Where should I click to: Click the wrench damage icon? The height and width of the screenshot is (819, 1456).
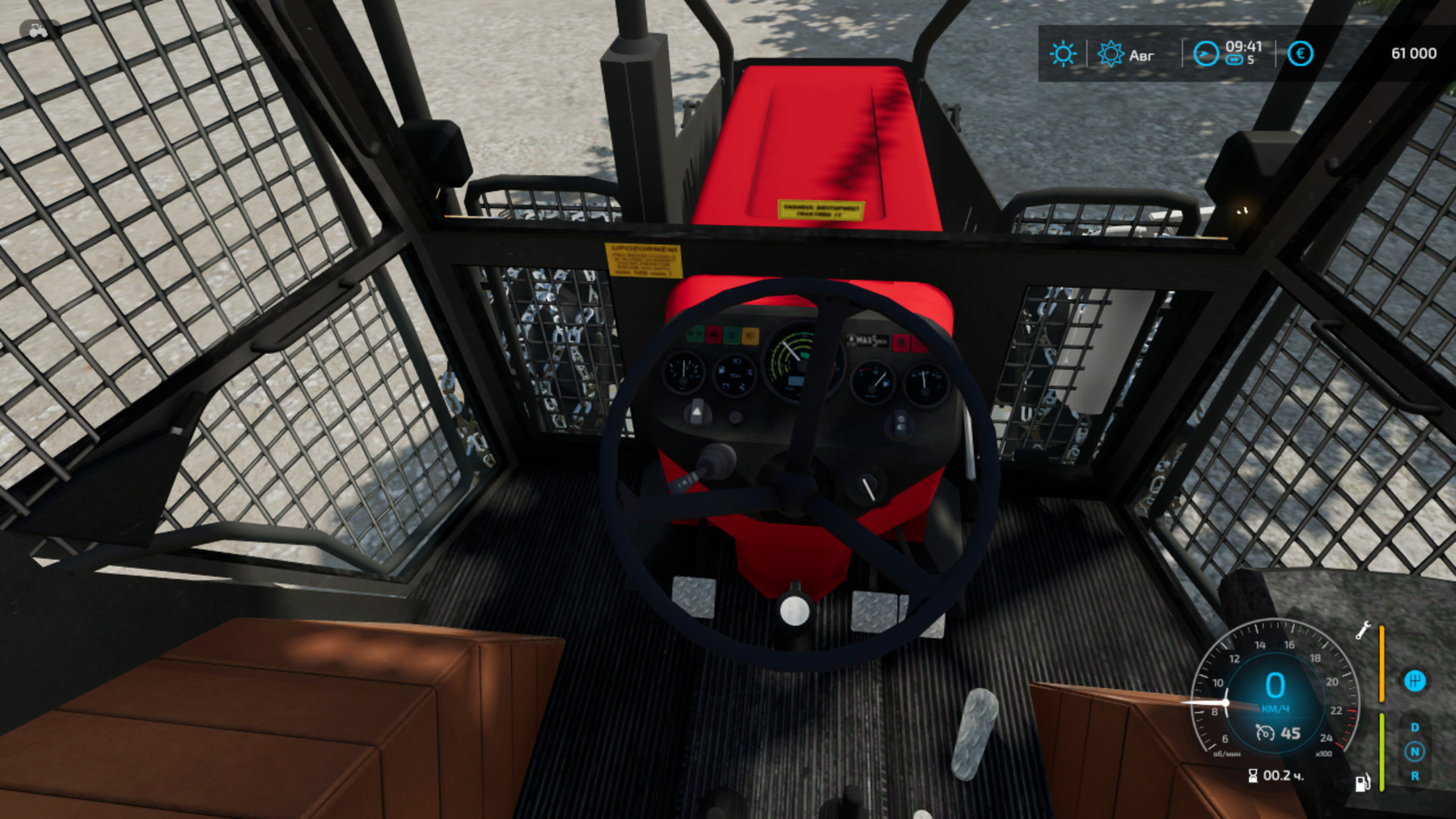1363,631
